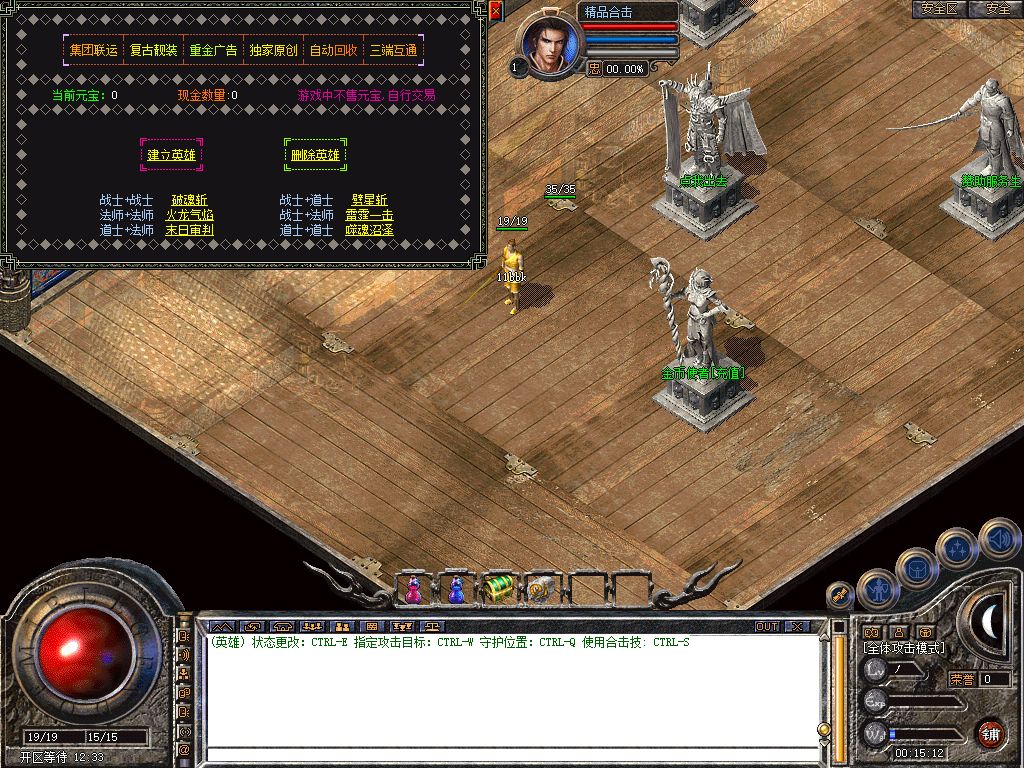Open the green treasure chest belt item
The height and width of the screenshot is (768, 1024).
point(497,590)
